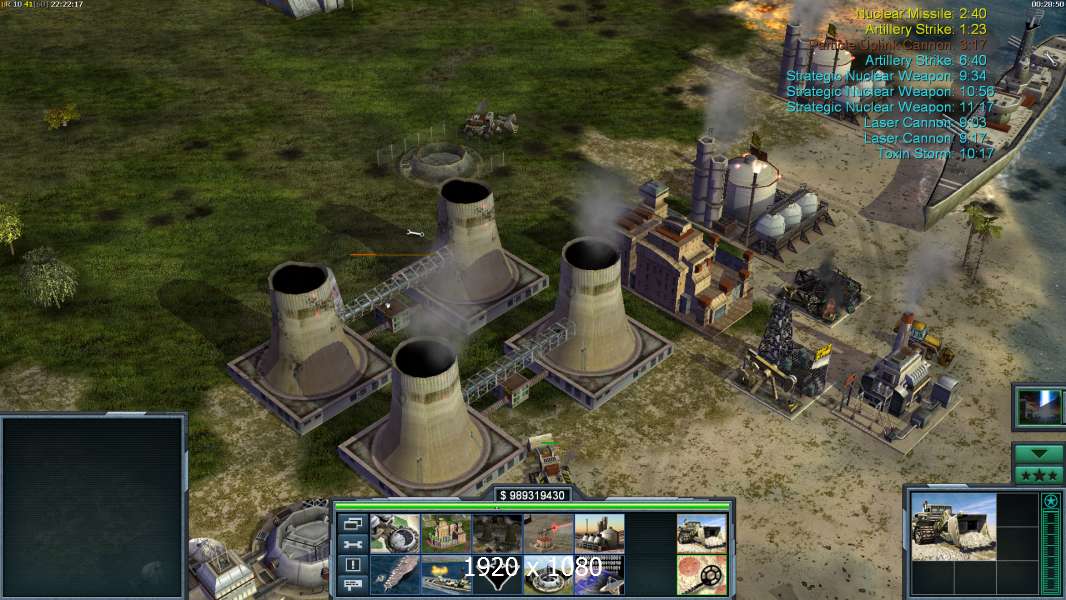Click the radar minimap panel
1066x600 pixels.
(93, 505)
